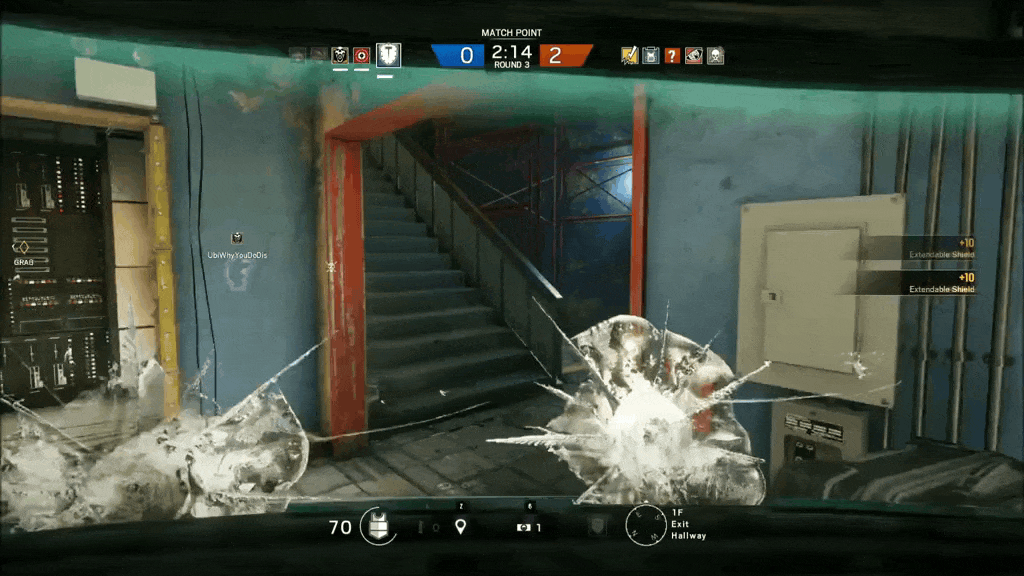1024x576 pixels.
Task: Choose the grey armor pack operator icon
Action: (651, 55)
